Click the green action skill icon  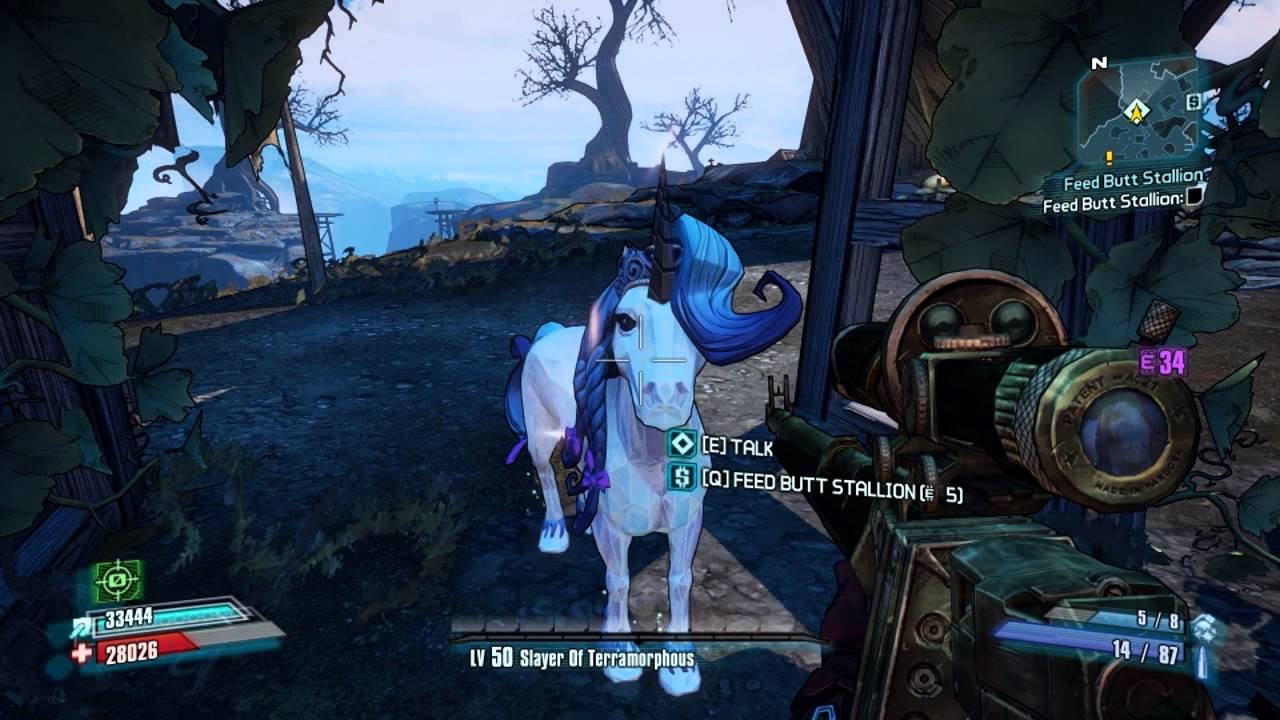click(x=118, y=580)
